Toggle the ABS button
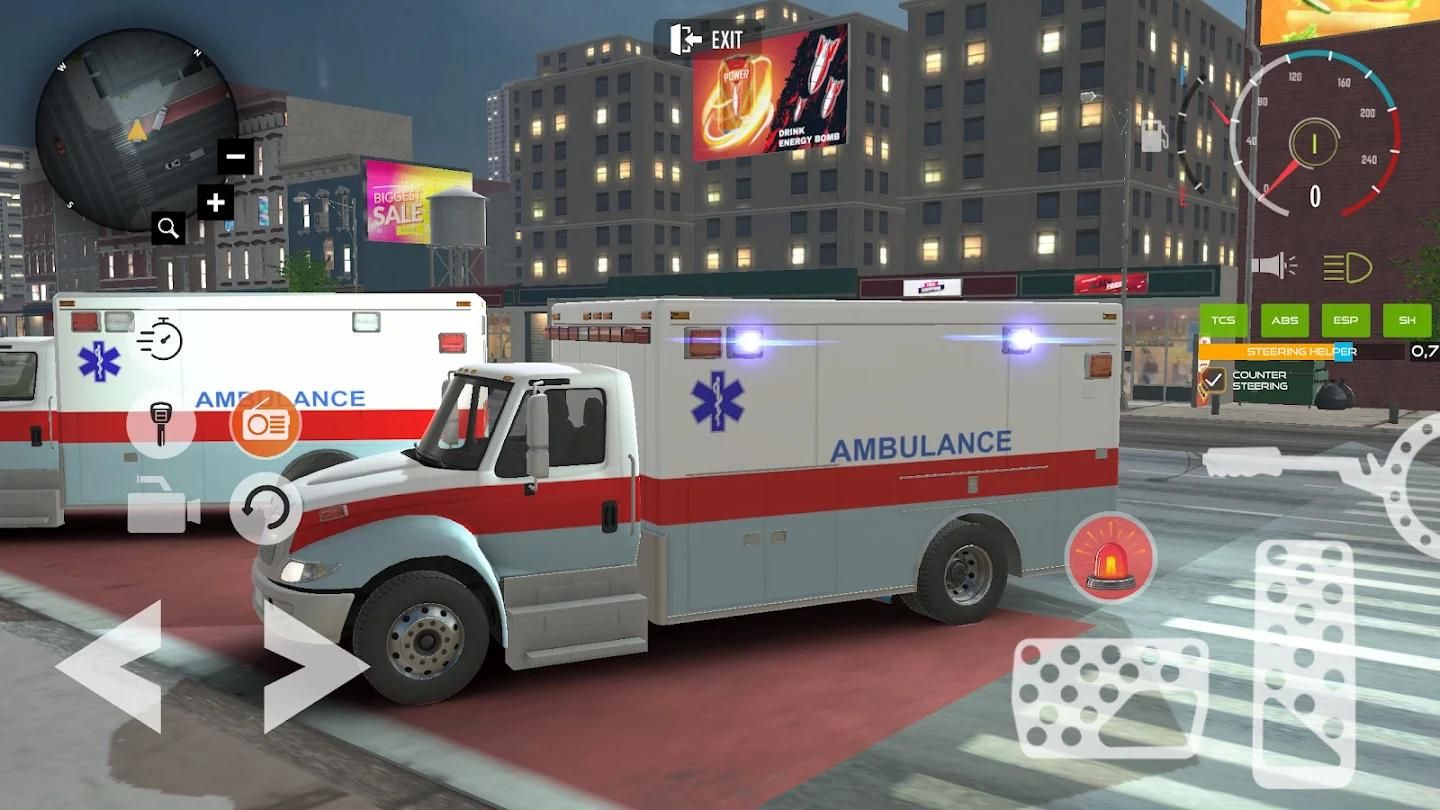This screenshot has width=1440, height=810. (x=1285, y=320)
